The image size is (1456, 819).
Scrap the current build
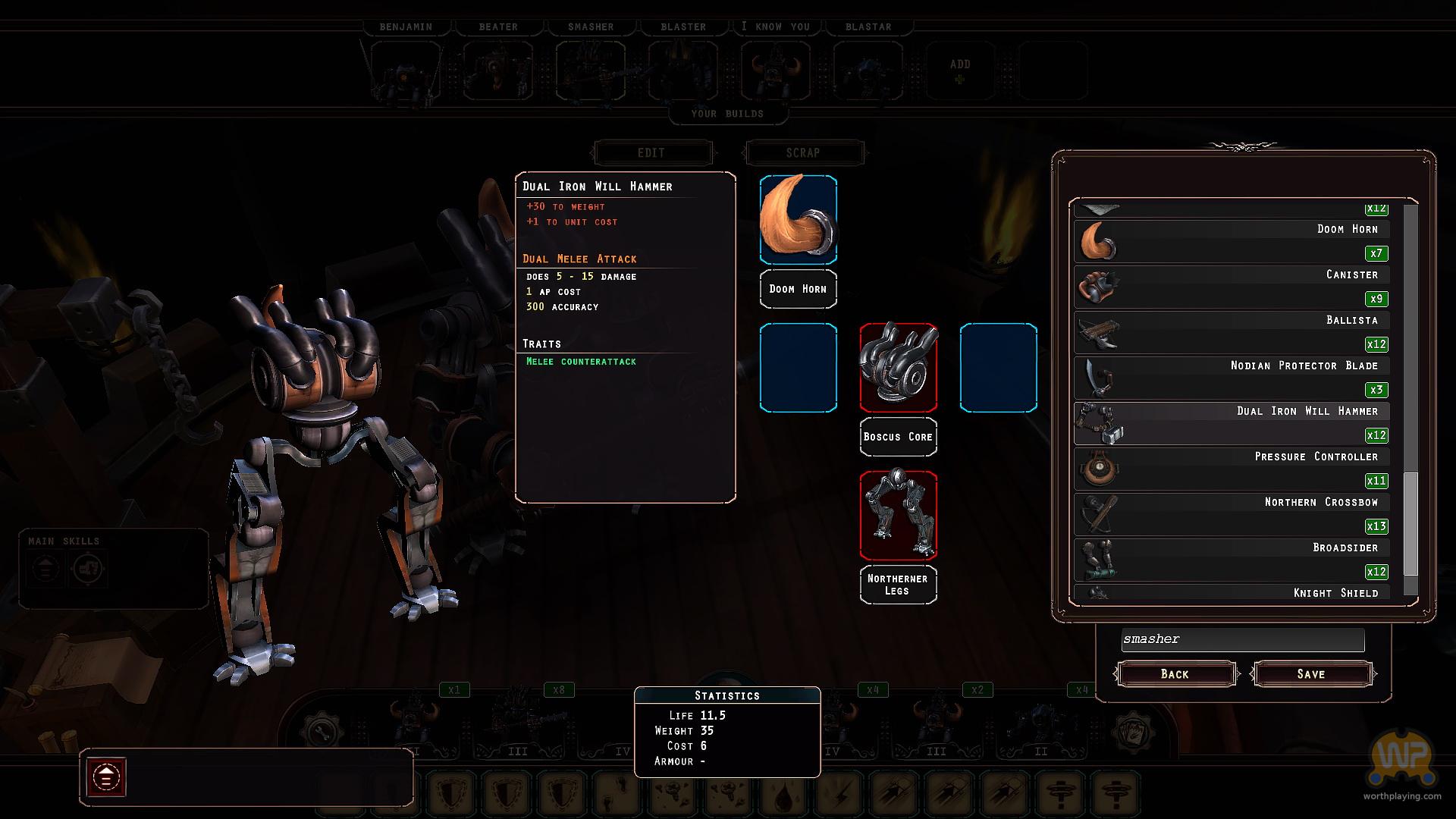(803, 152)
